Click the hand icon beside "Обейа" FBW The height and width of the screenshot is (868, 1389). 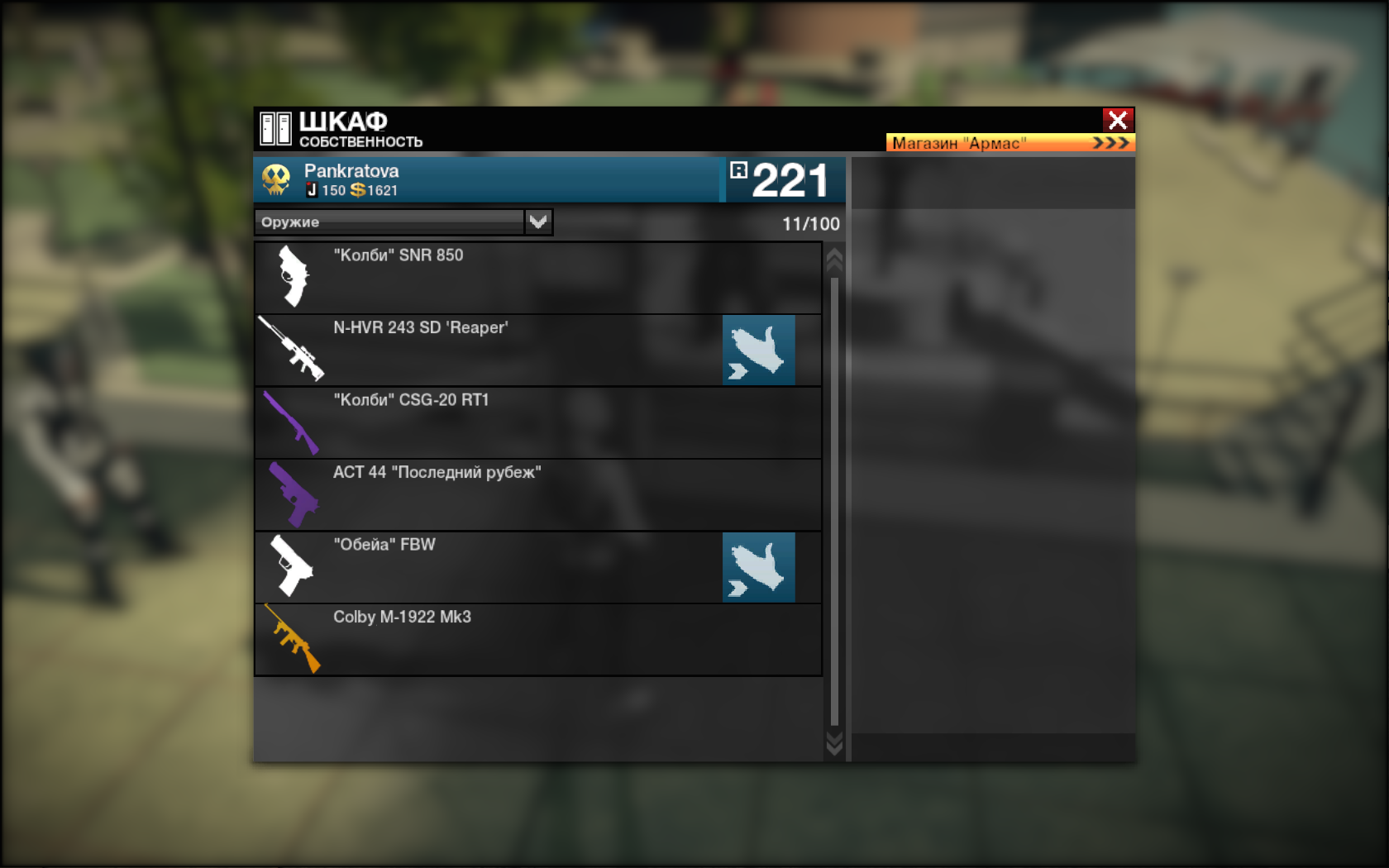pos(758,567)
